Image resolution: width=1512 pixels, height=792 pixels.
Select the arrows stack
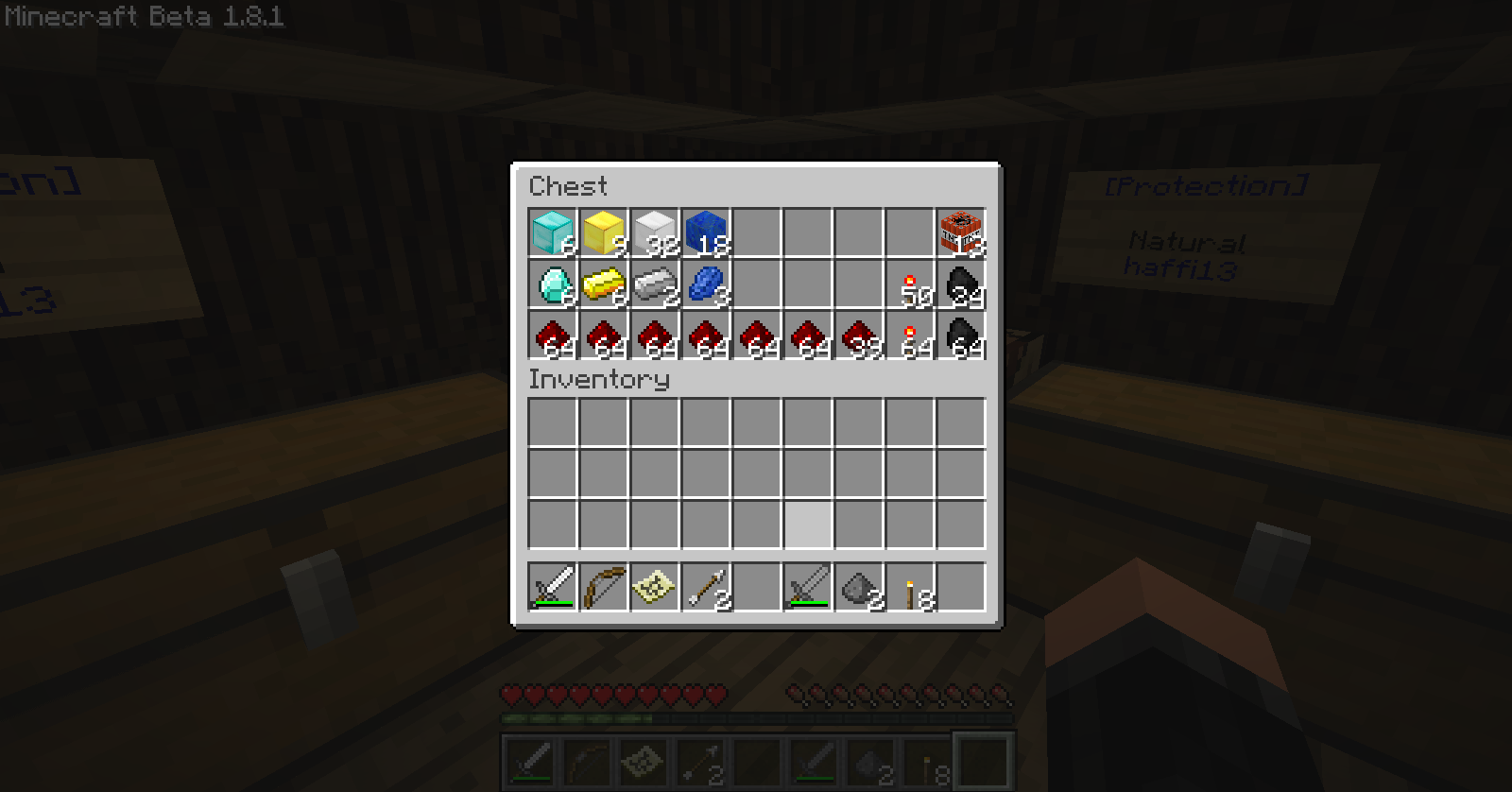[706, 587]
